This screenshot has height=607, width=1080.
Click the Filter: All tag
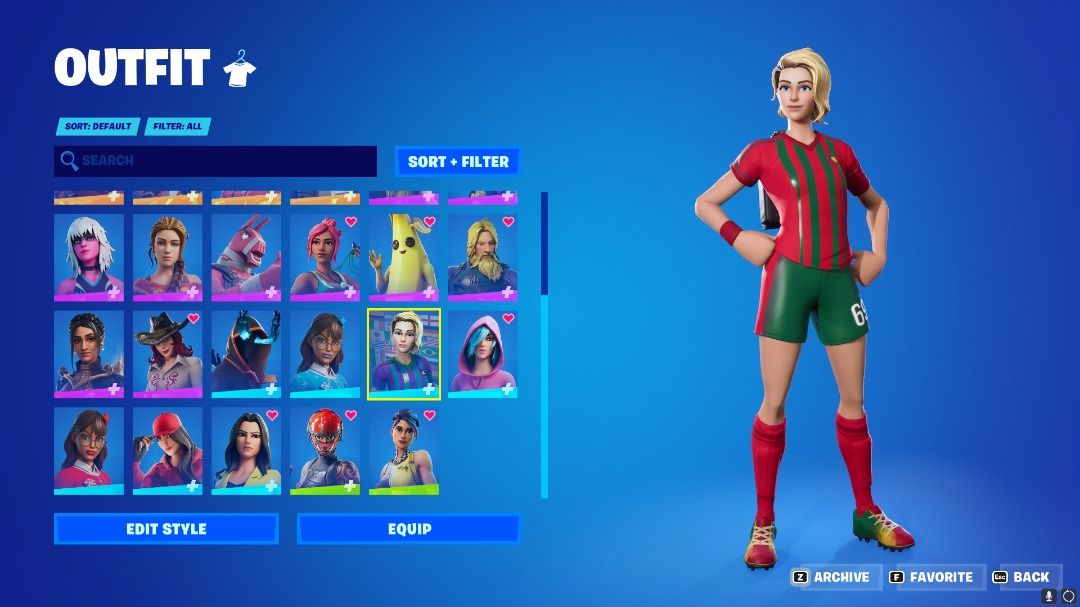coord(179,127)
